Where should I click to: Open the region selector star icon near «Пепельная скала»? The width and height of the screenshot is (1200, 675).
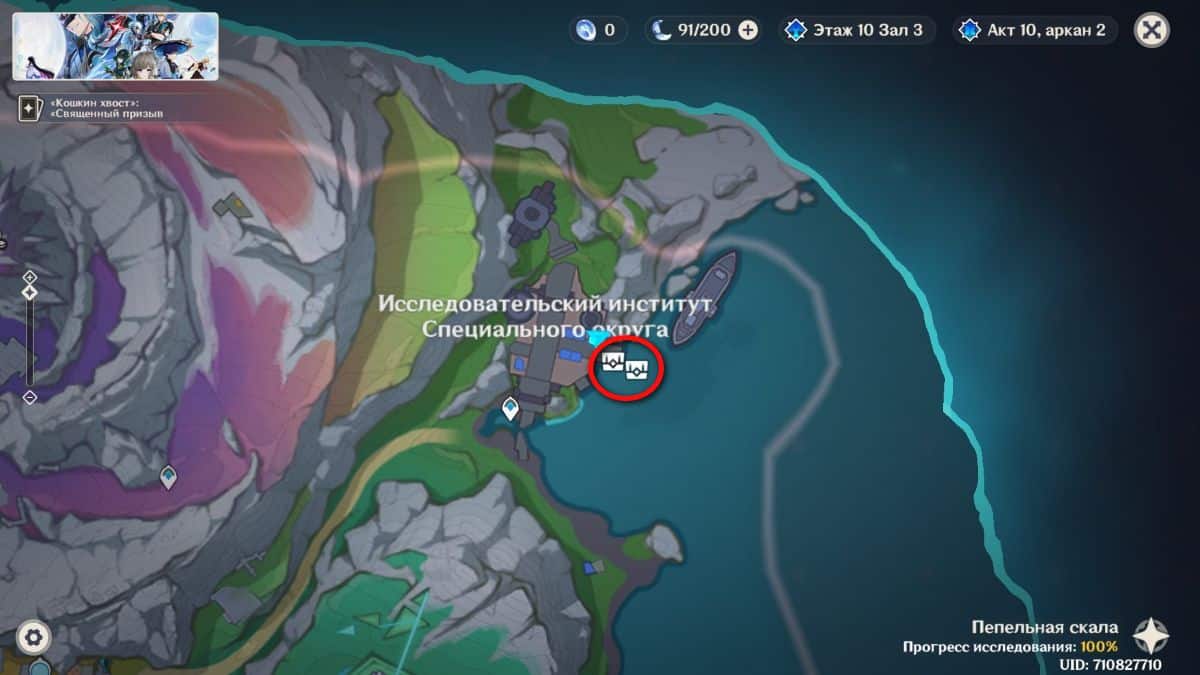(1151, 636)
